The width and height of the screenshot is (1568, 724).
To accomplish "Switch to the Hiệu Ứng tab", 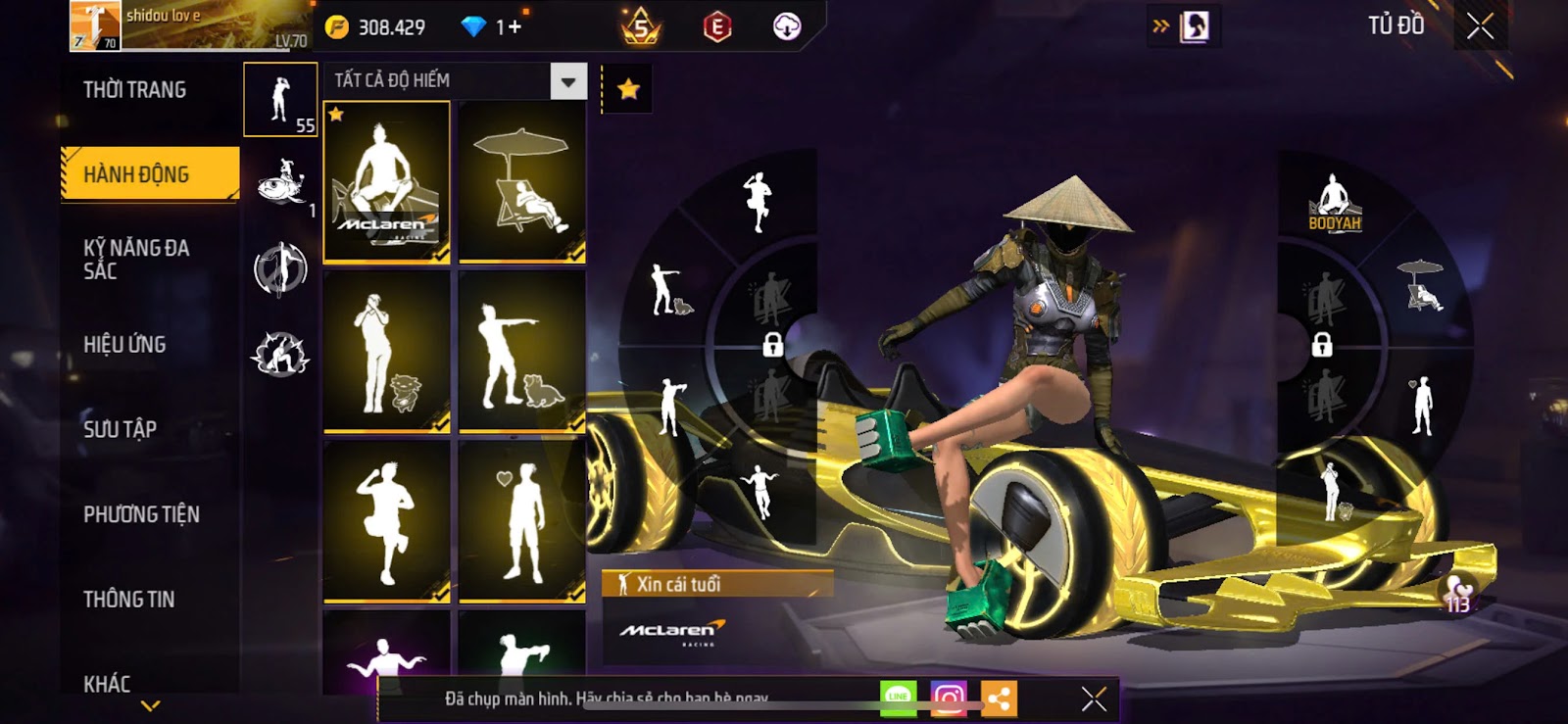I will point(125,345).
